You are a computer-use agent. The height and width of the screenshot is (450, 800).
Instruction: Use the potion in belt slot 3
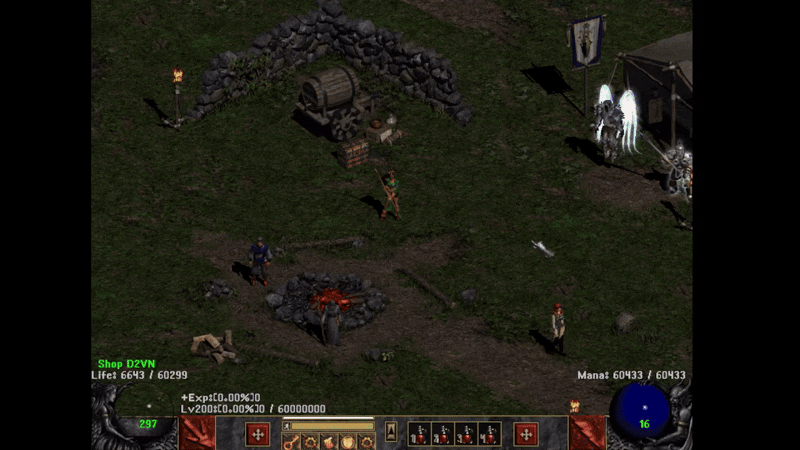pos(466,434)
